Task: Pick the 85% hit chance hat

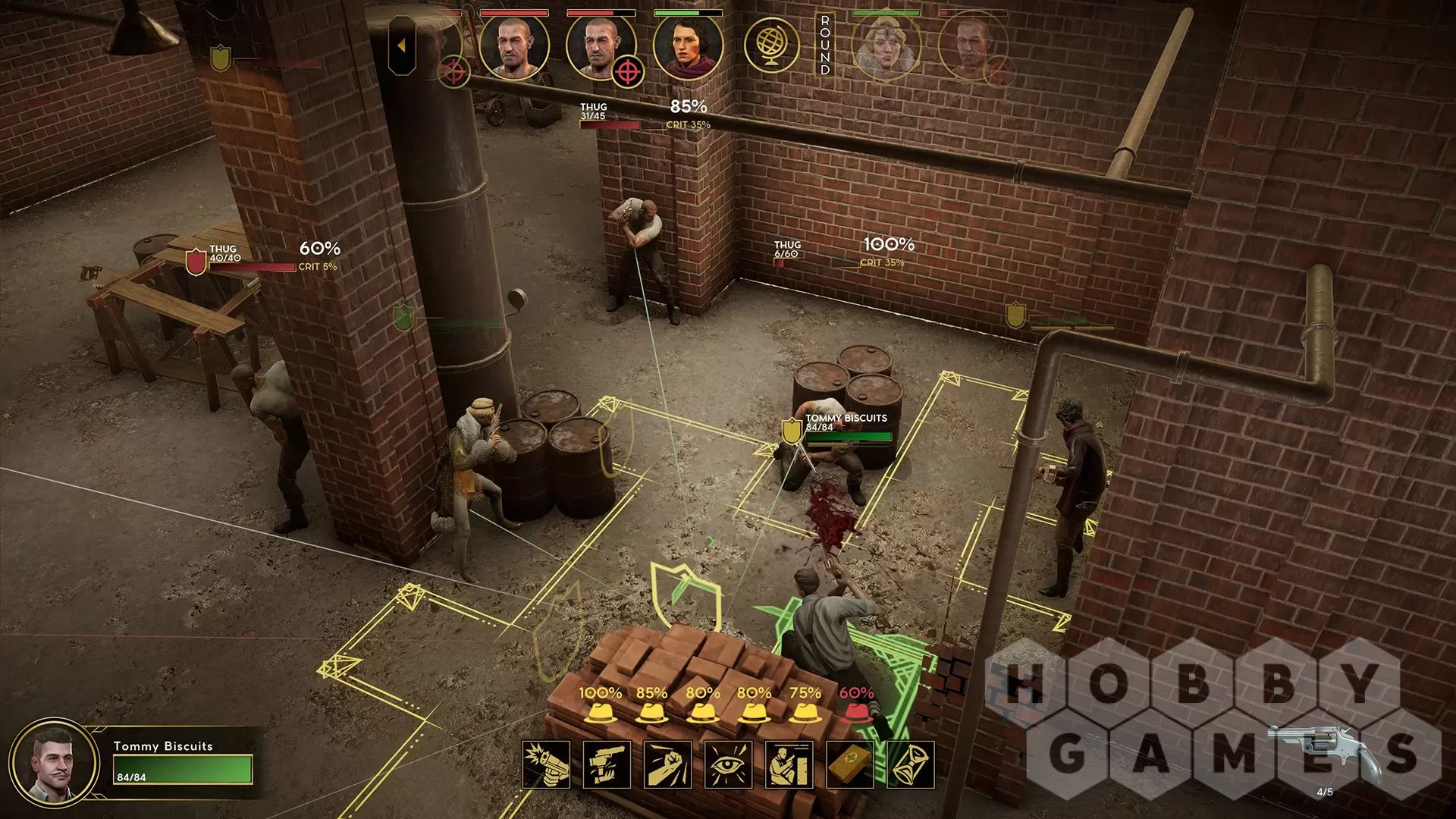Action: pyautogui.click(x=651, y=713)
